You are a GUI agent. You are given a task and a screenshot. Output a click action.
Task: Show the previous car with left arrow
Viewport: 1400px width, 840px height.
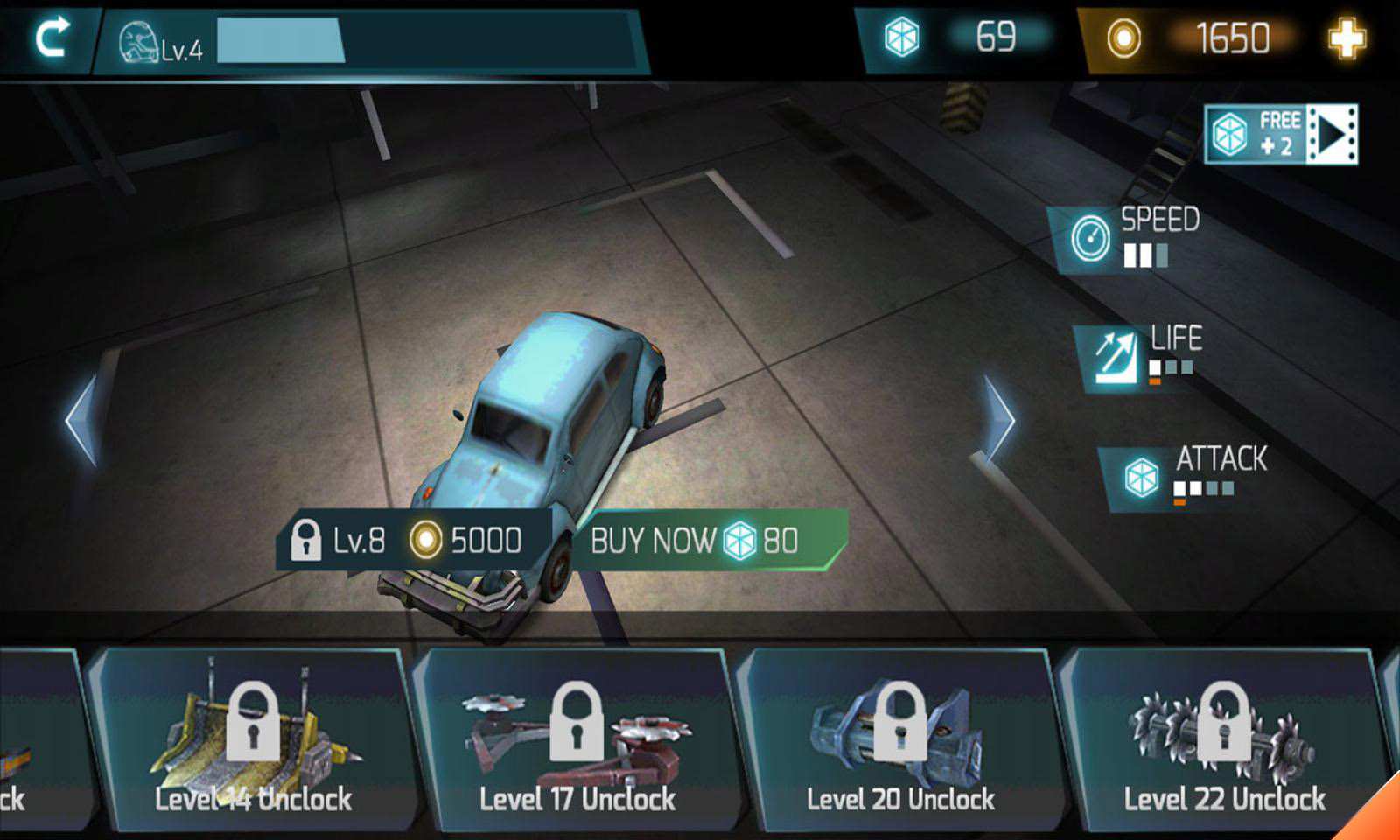point(82,421)
